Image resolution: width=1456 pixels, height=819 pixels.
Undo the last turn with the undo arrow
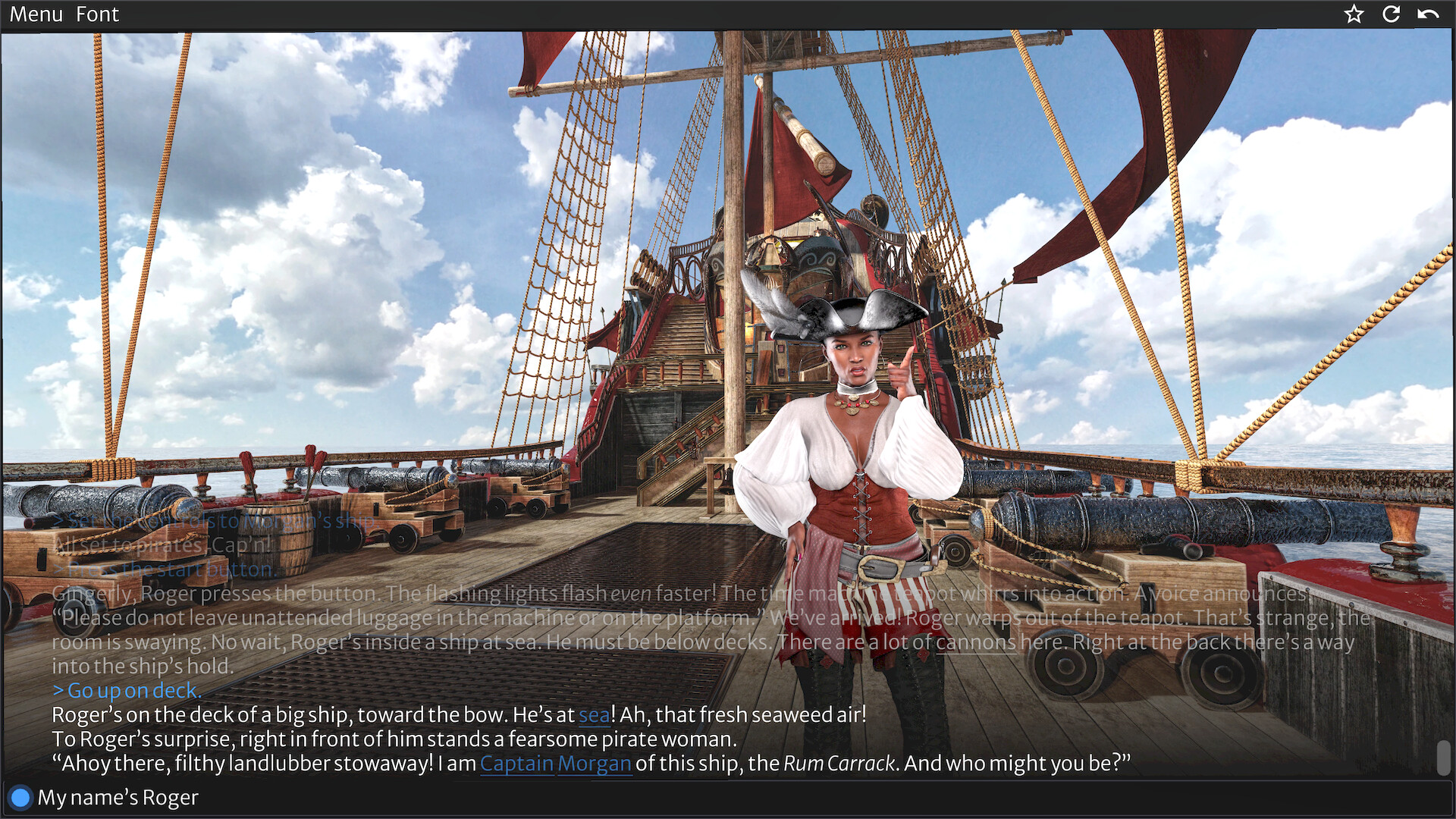point(1429,14)
